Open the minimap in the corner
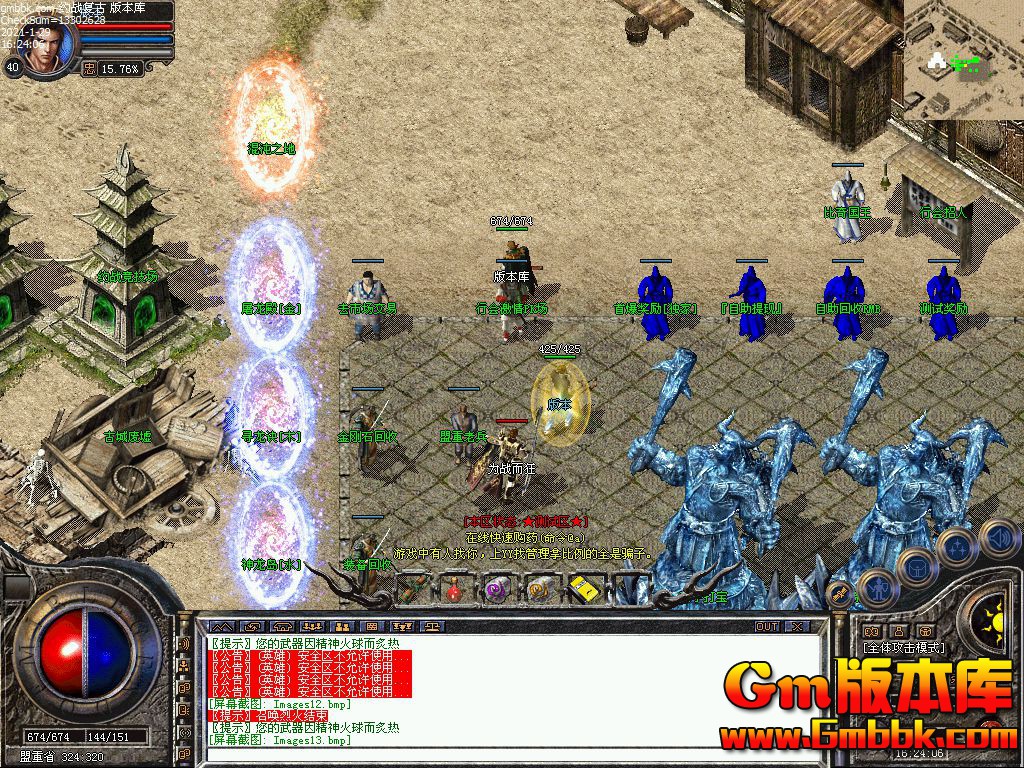1024x768 pixels. pyautogui.click(x=963, y=60)
